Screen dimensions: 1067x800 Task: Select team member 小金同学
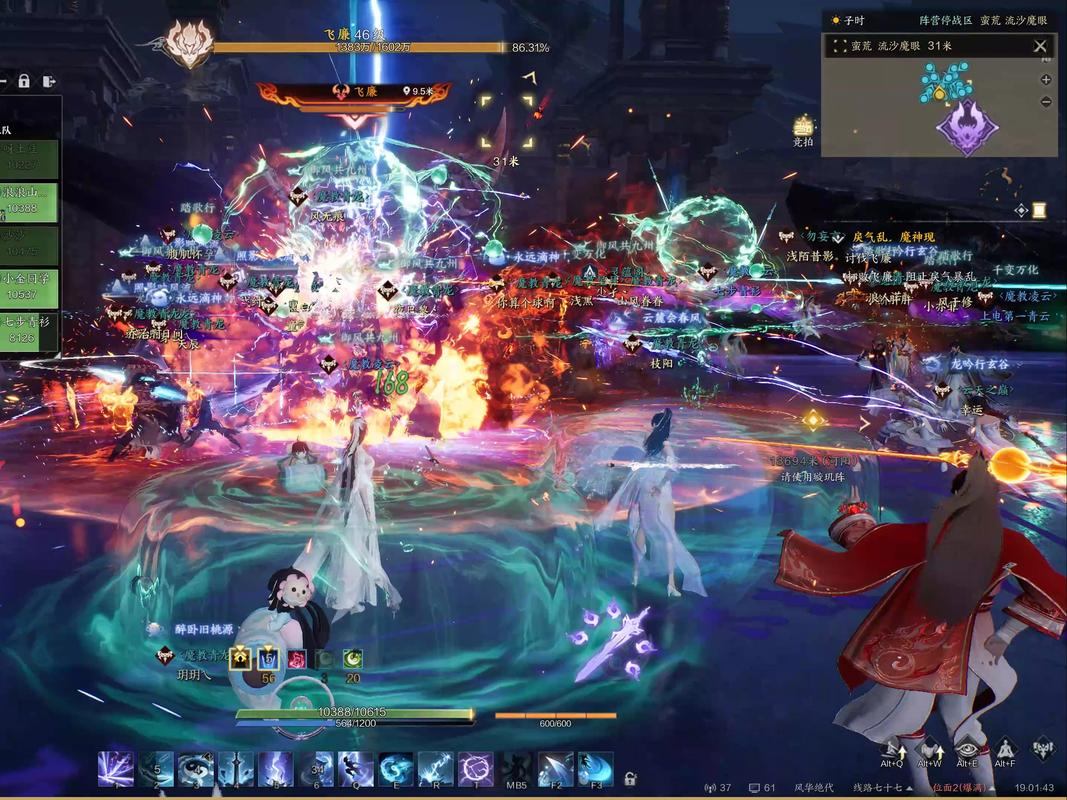[x=28, y=286]
